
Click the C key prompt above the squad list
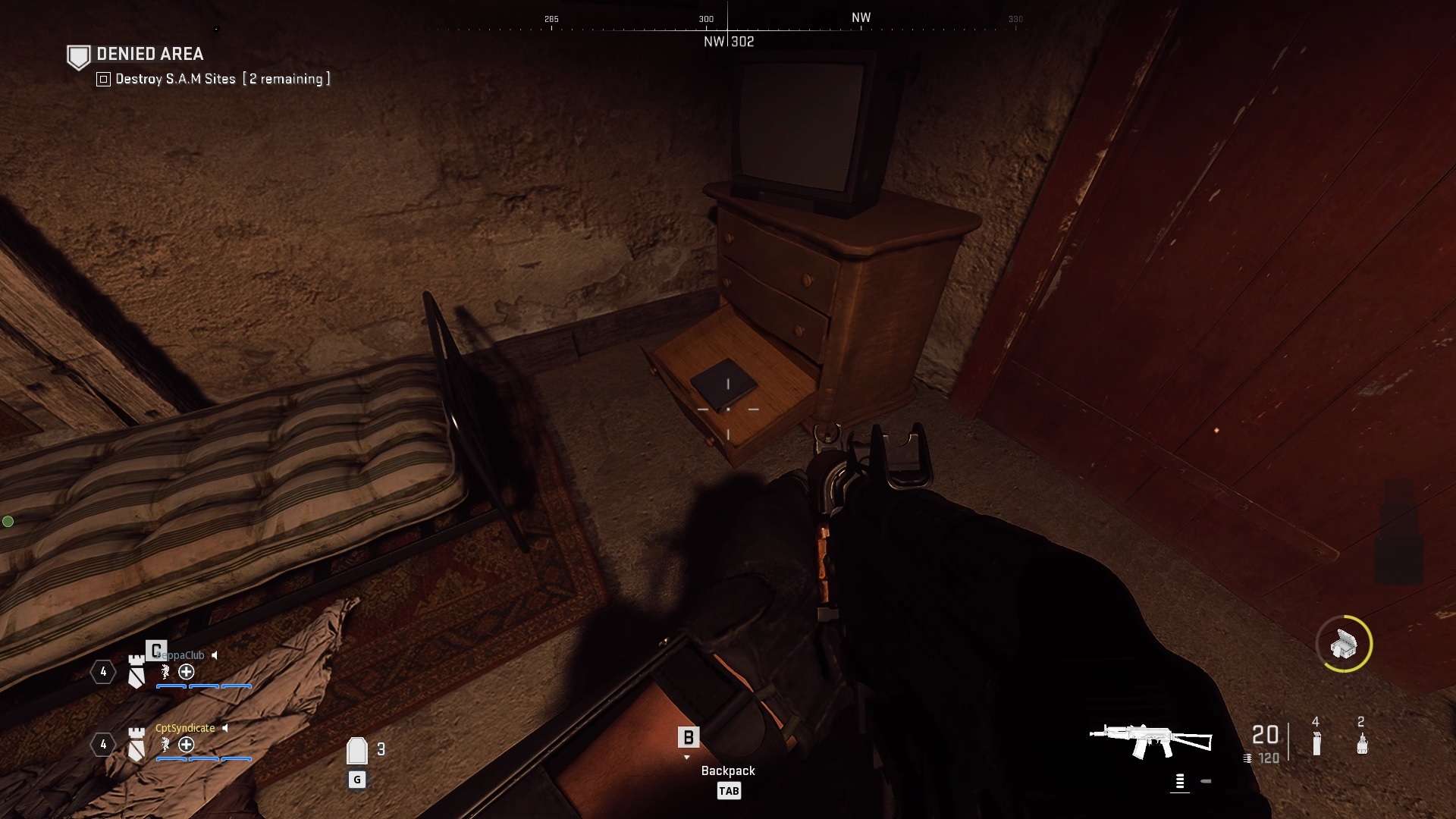point(156,650)
